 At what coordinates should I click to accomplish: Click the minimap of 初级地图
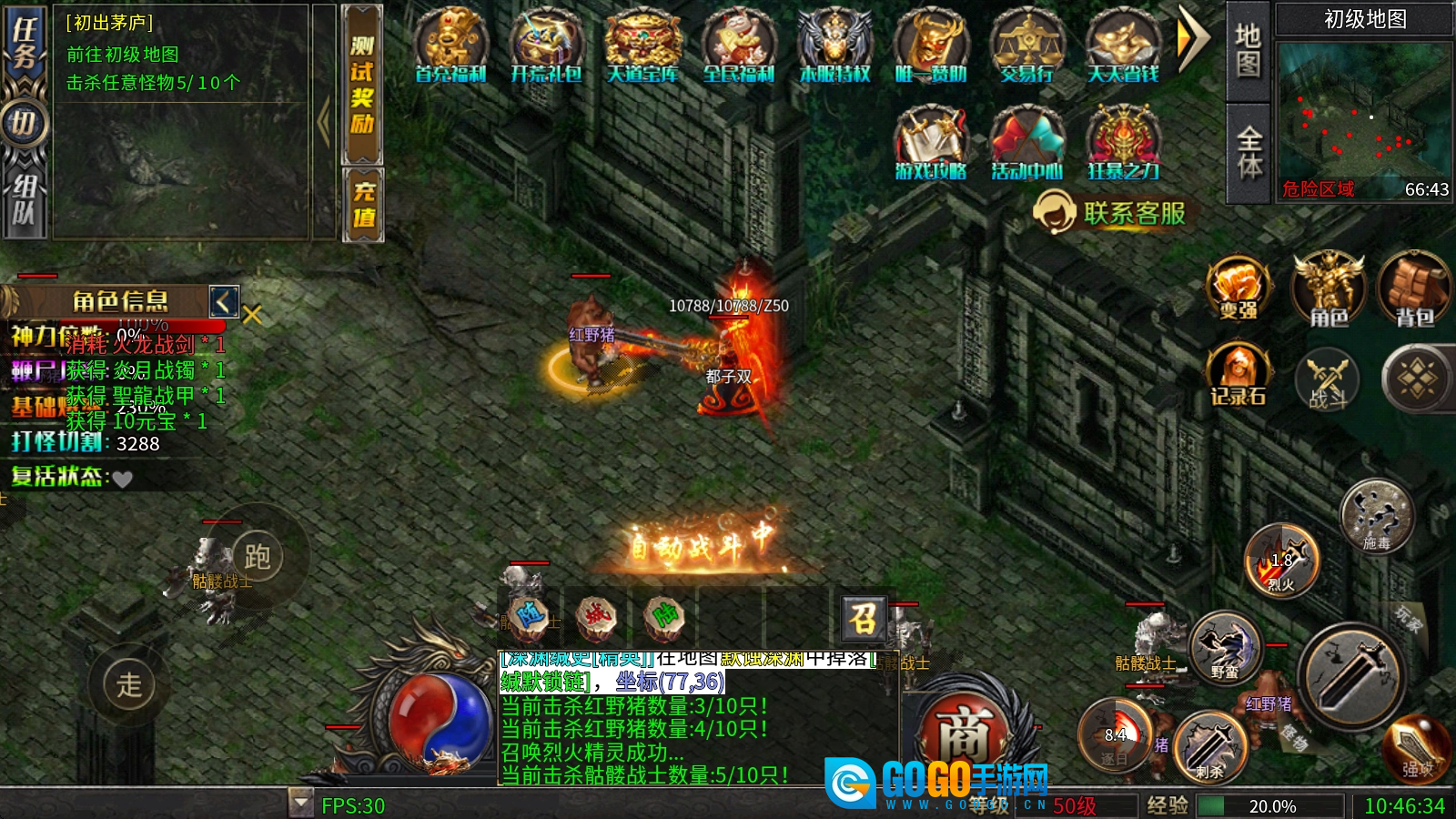click(x=1362, y=109)
